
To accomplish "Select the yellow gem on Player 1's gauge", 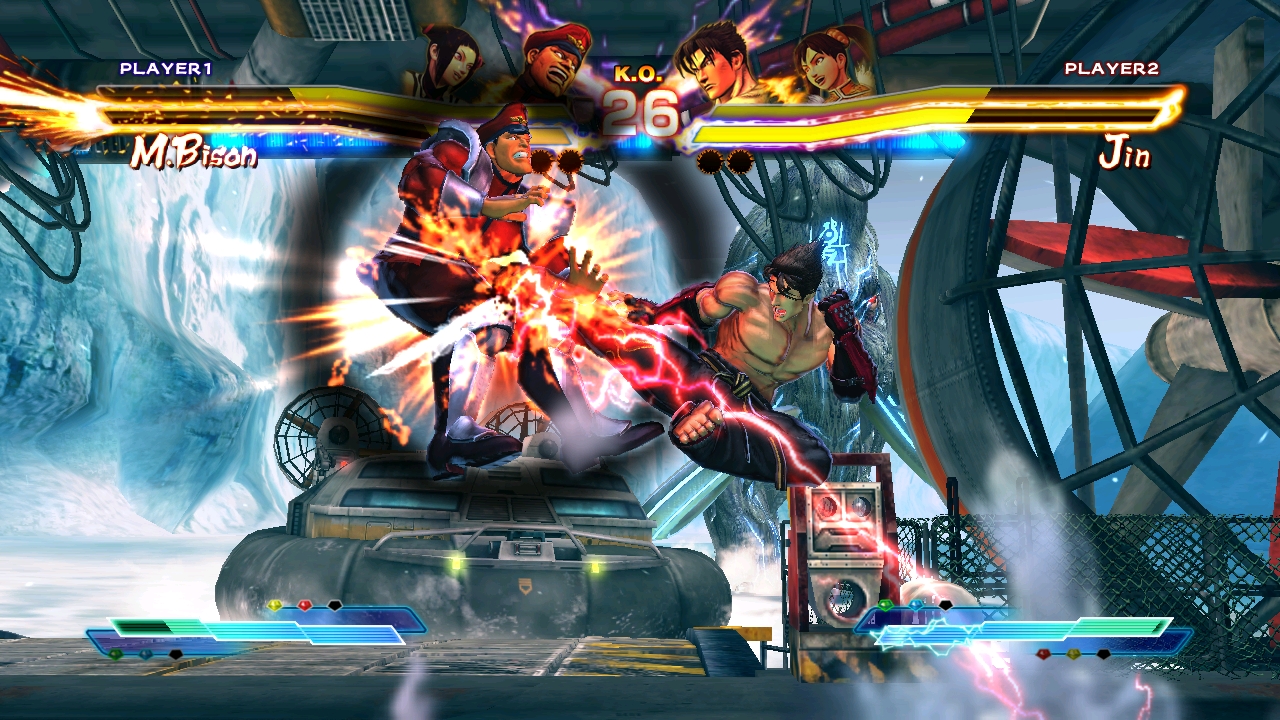I will click(x=275, y=605).
